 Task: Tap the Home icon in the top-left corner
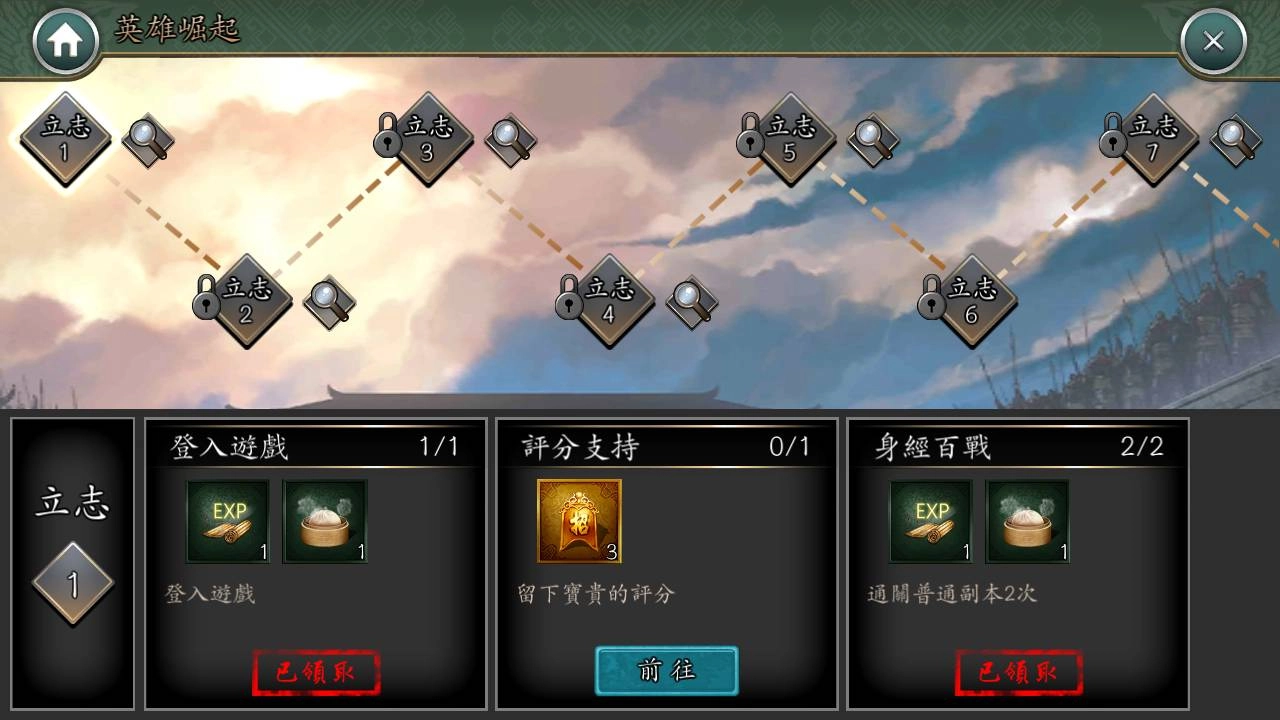click(66, 38)
